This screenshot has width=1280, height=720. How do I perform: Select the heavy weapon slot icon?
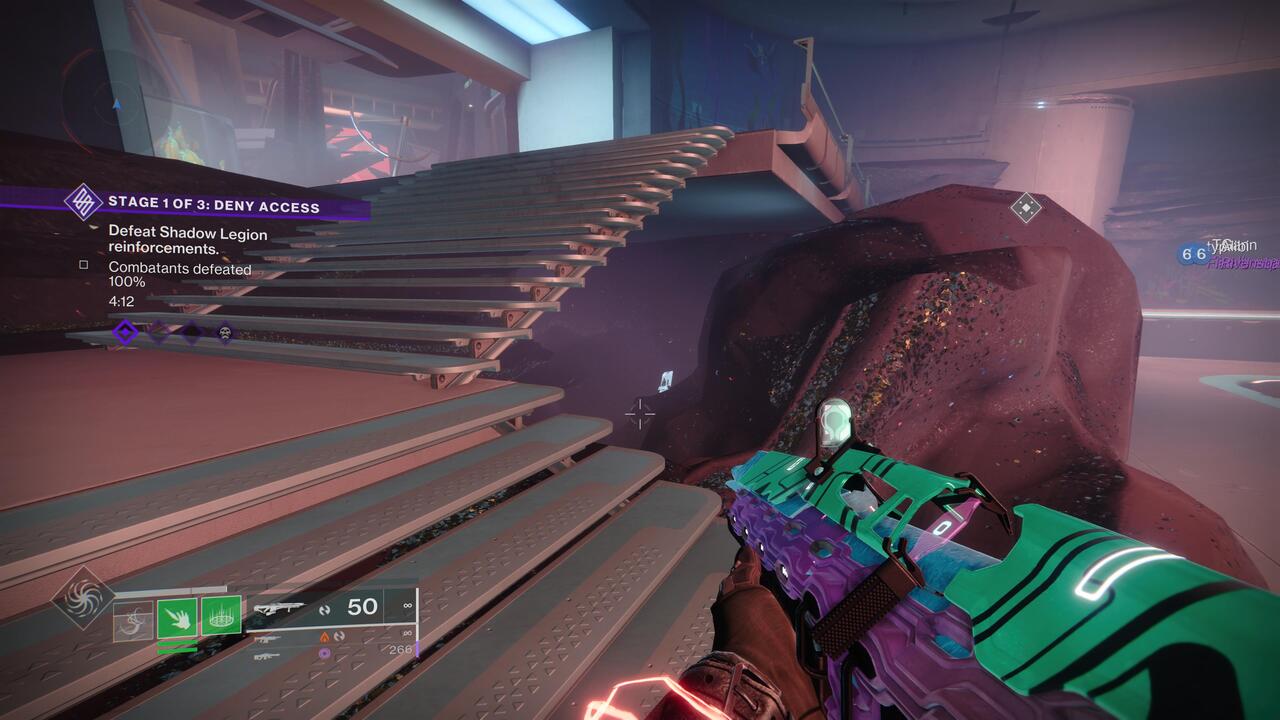pos(269,657)
